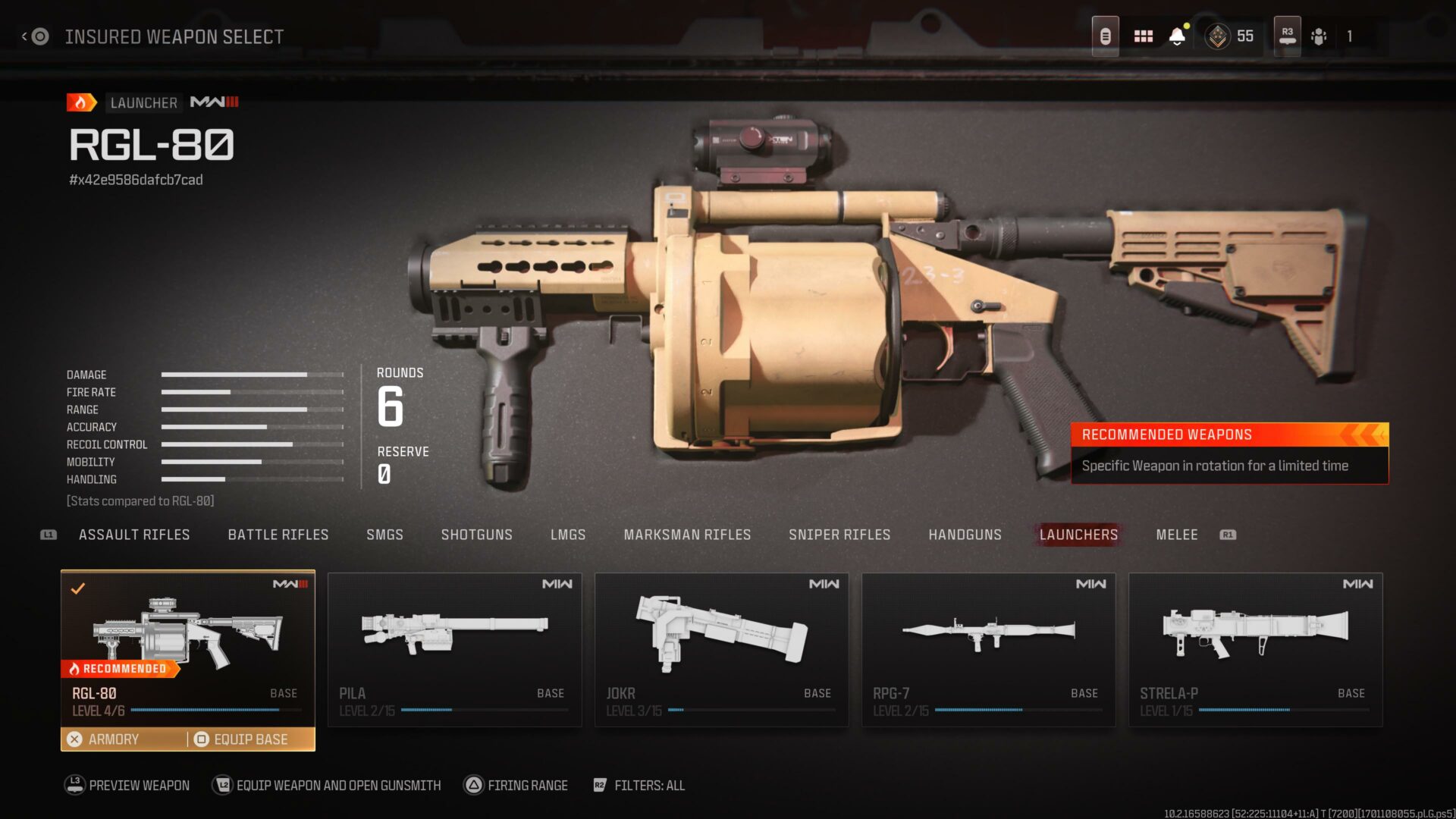Switch to the SMGS category tab
The height and width of the screenshot is (819, 1456).
[x=384, y=535]
